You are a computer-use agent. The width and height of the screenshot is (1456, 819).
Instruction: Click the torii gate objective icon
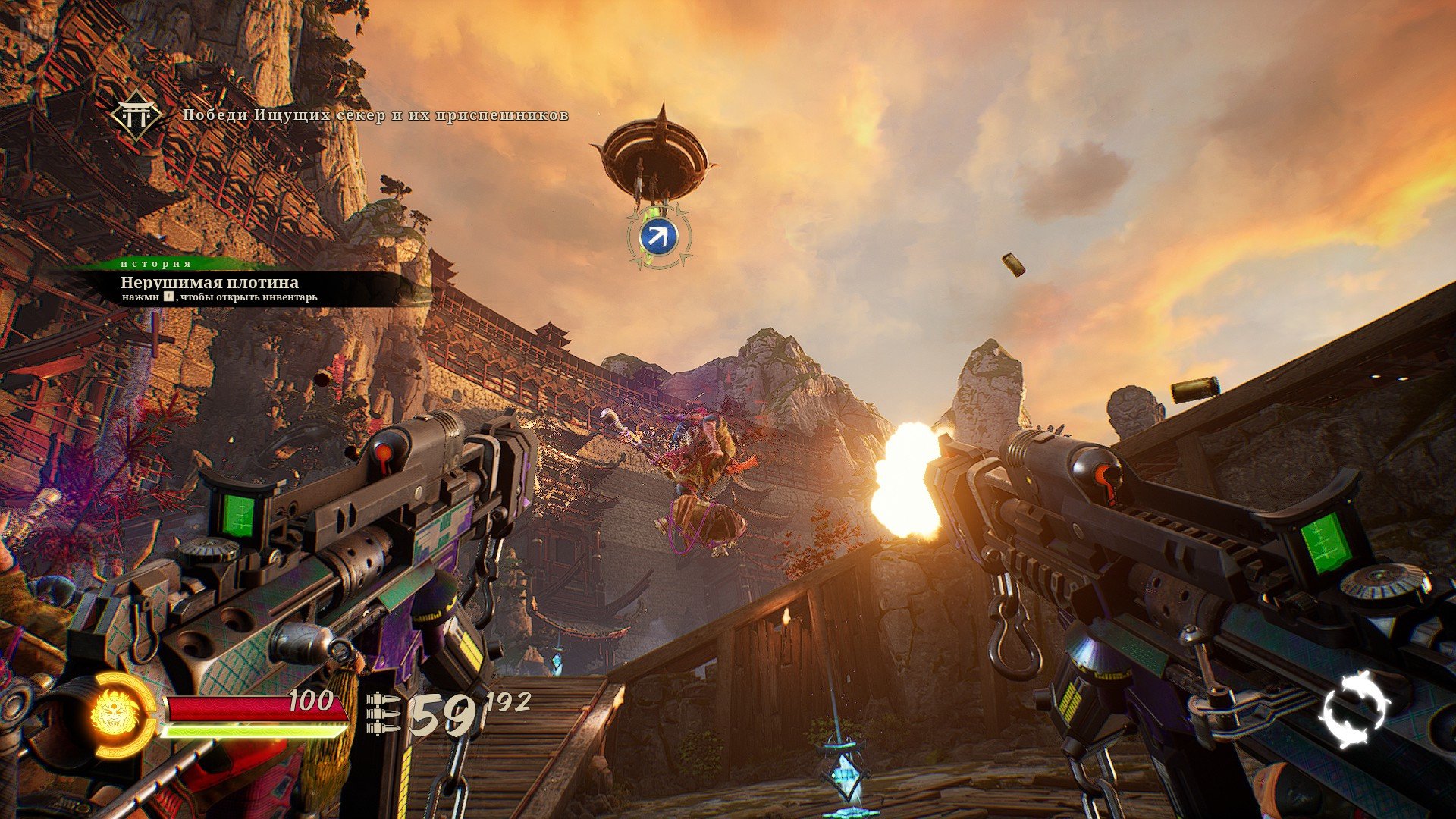(x=136, y=116)
